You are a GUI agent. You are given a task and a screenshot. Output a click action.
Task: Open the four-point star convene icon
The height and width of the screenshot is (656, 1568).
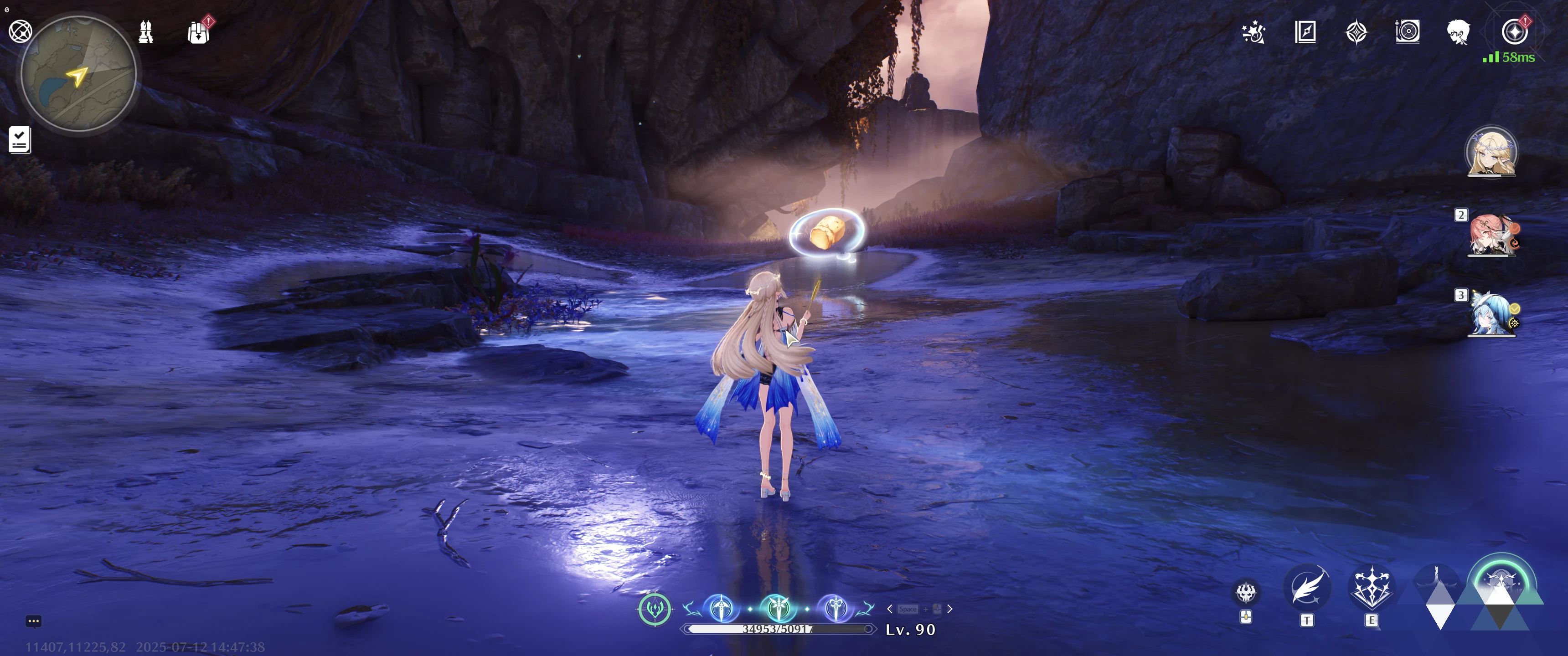pyautogui.click(x=1356, y=31)
